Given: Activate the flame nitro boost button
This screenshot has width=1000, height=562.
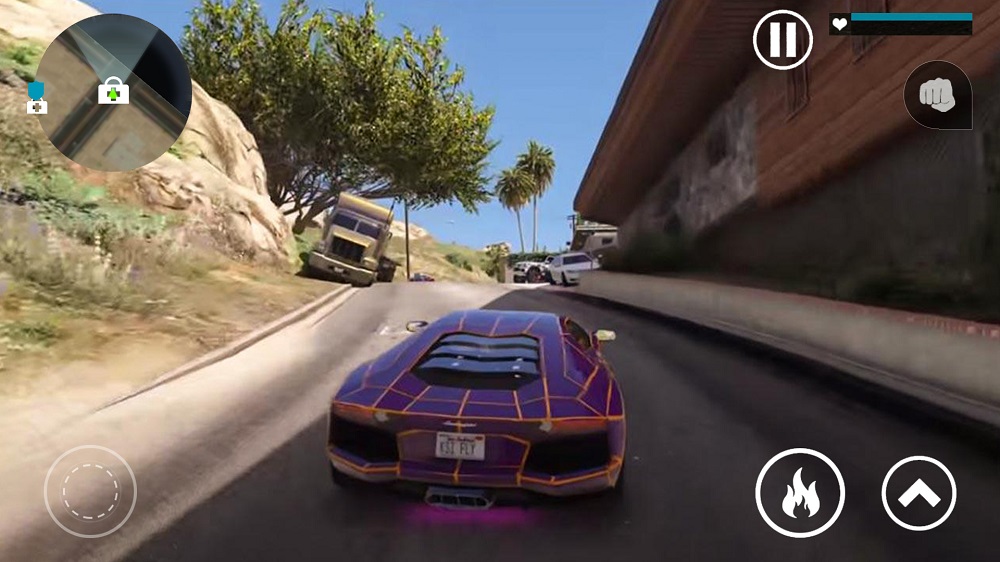Looking at the screenshot, I should click(x=800, y=493).
